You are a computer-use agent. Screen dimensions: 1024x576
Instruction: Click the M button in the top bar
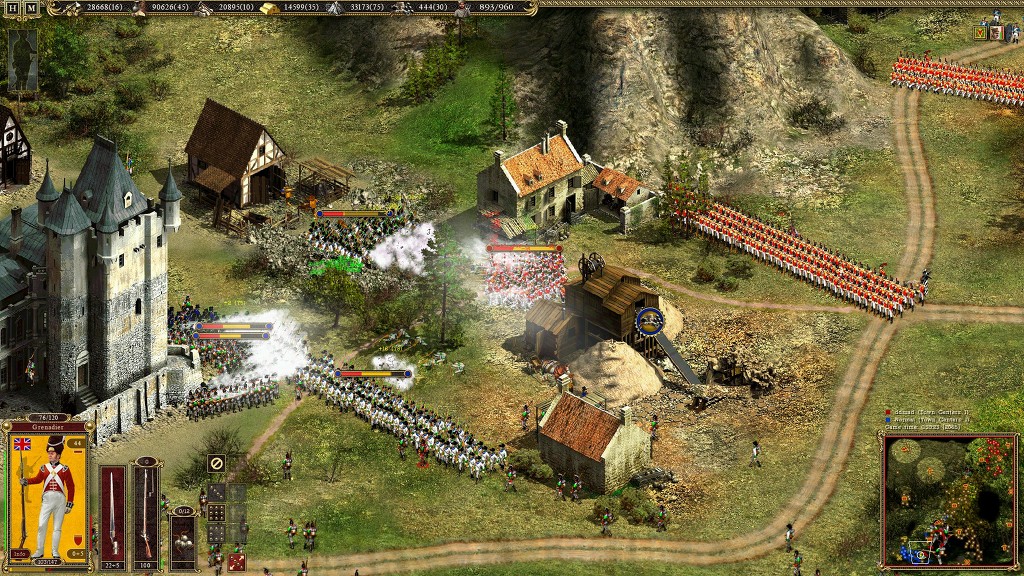pos(31,8)
